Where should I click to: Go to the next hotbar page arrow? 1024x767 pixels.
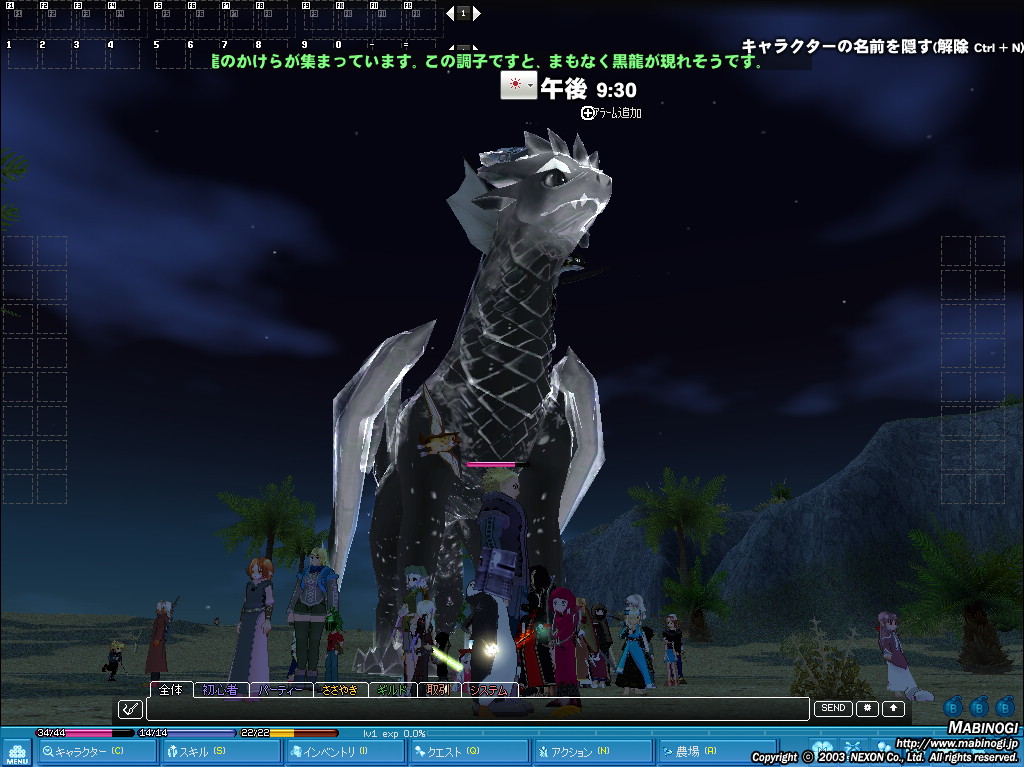tap(477, 13)
